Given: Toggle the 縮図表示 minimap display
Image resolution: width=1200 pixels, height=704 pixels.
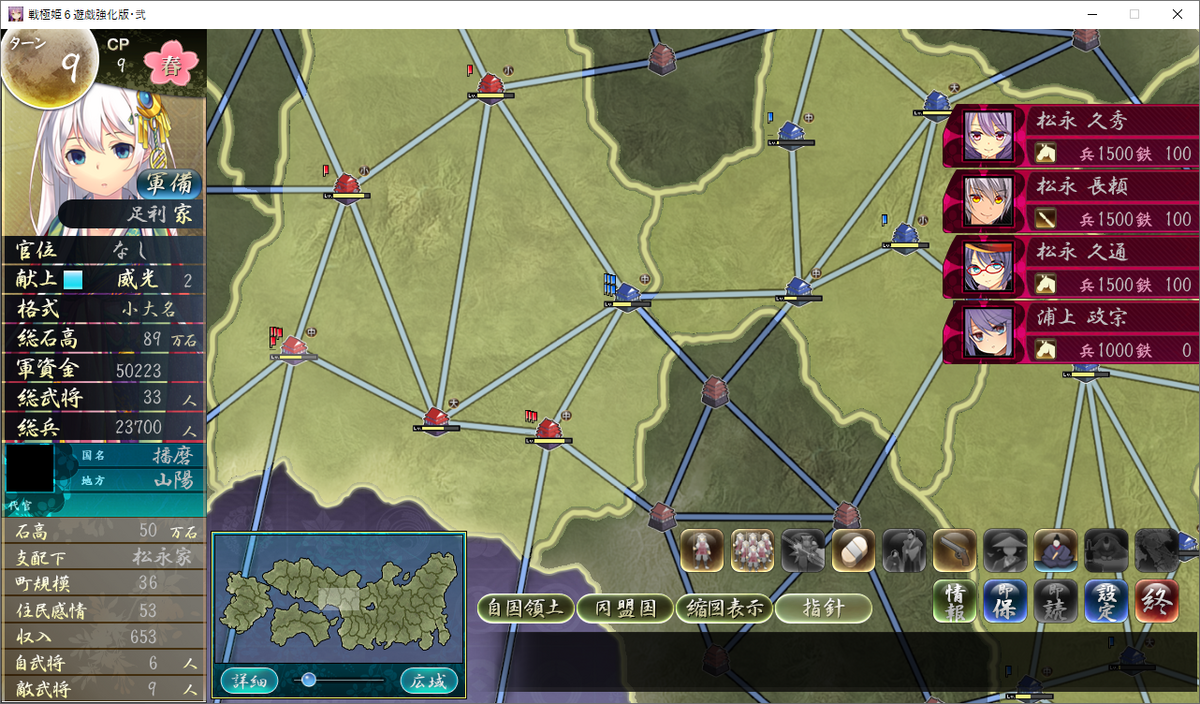Looking at the screenshot, I should [x=723, y=607].
